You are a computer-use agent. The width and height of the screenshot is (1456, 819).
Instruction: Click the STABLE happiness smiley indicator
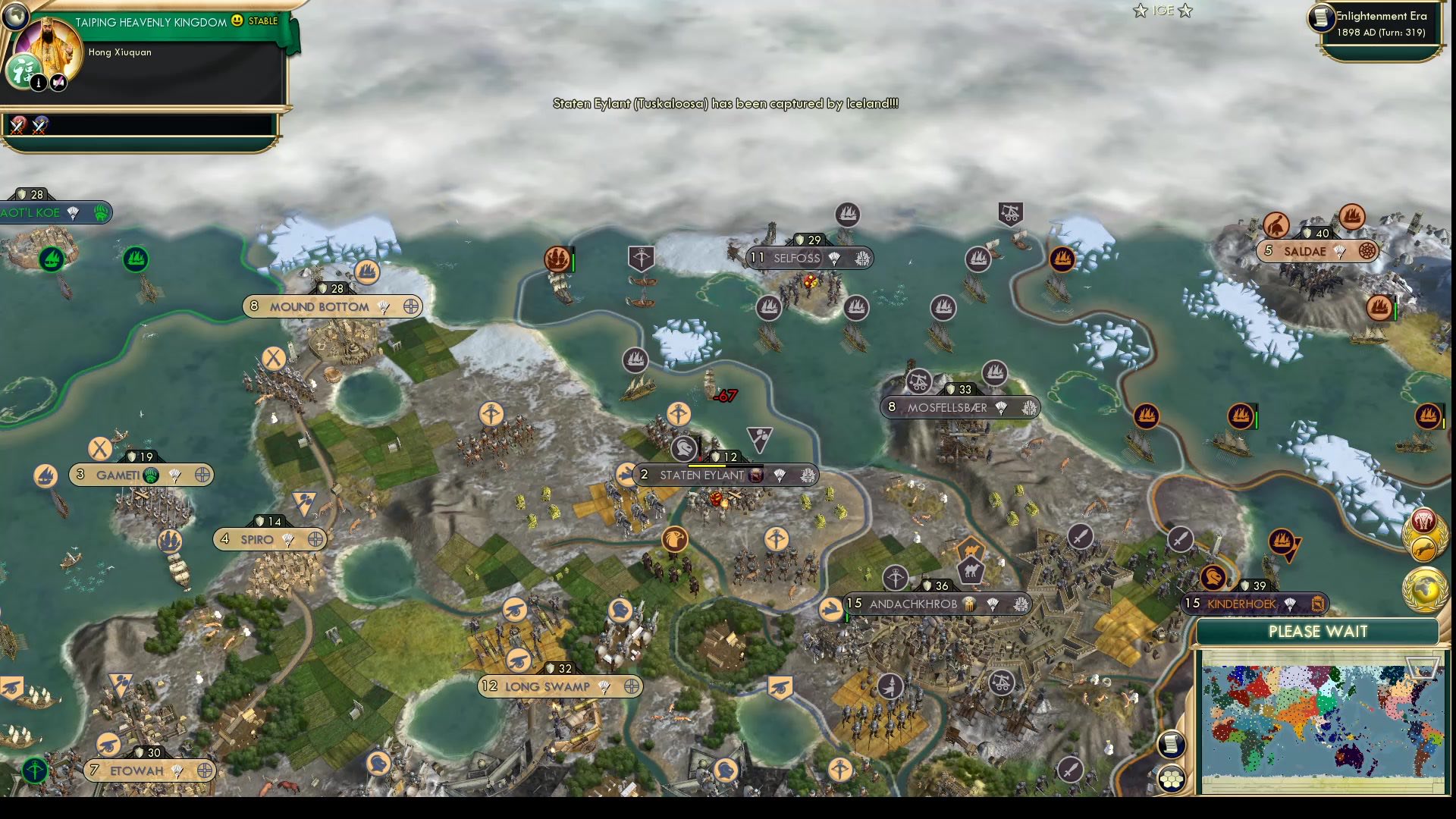(x=236, y=20)
